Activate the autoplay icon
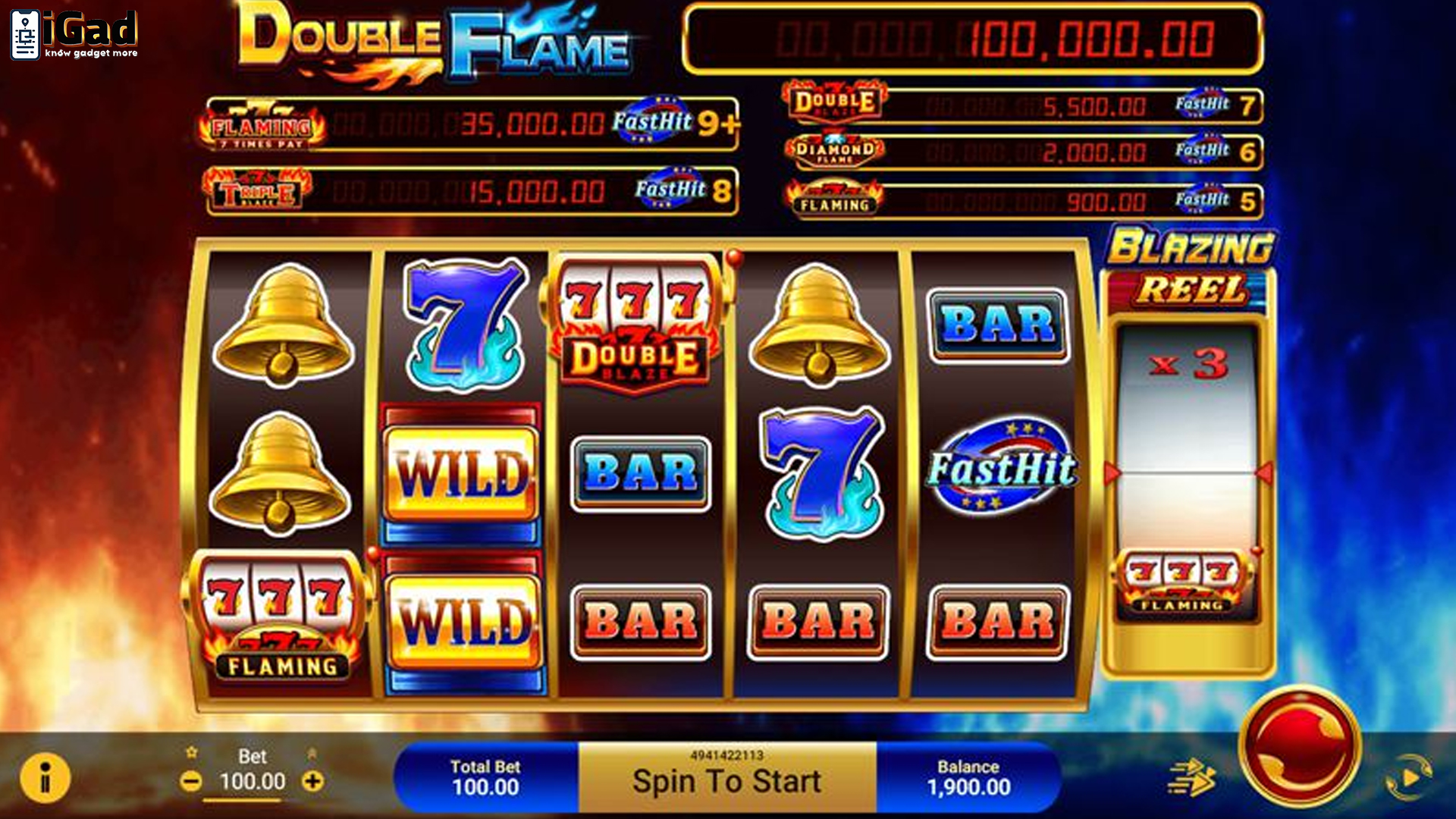This screenshot has height=819, width=1456. pos(1408,778)
